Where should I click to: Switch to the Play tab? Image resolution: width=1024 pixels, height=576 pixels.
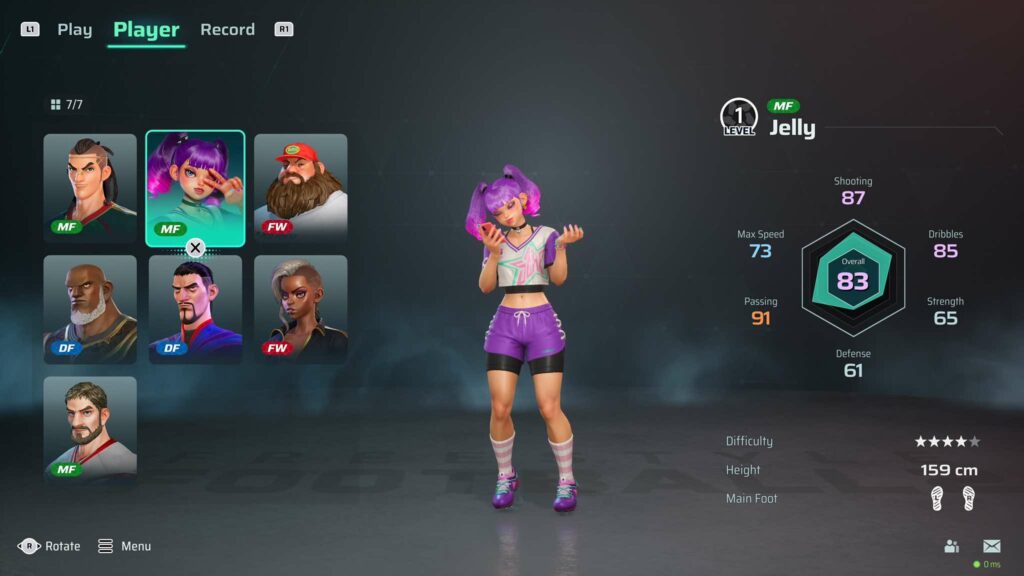point(74,30)
